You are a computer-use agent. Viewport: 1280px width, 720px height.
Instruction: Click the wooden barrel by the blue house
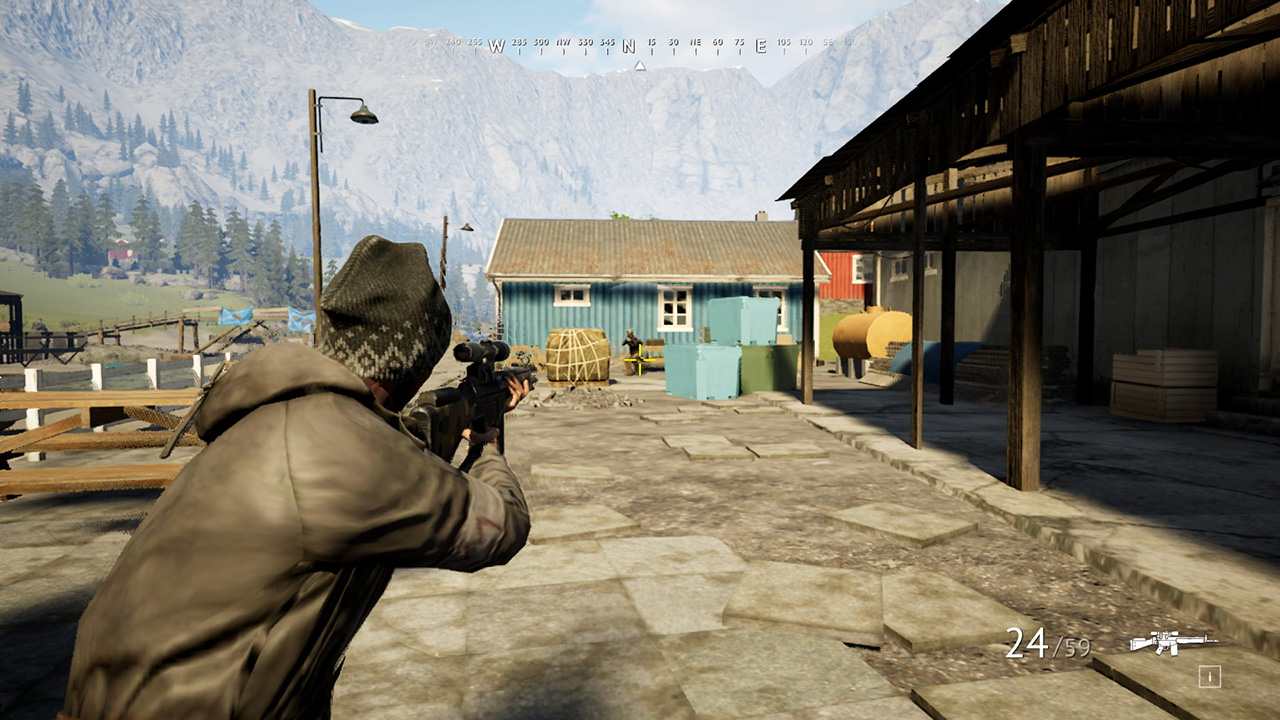(578, 358)
